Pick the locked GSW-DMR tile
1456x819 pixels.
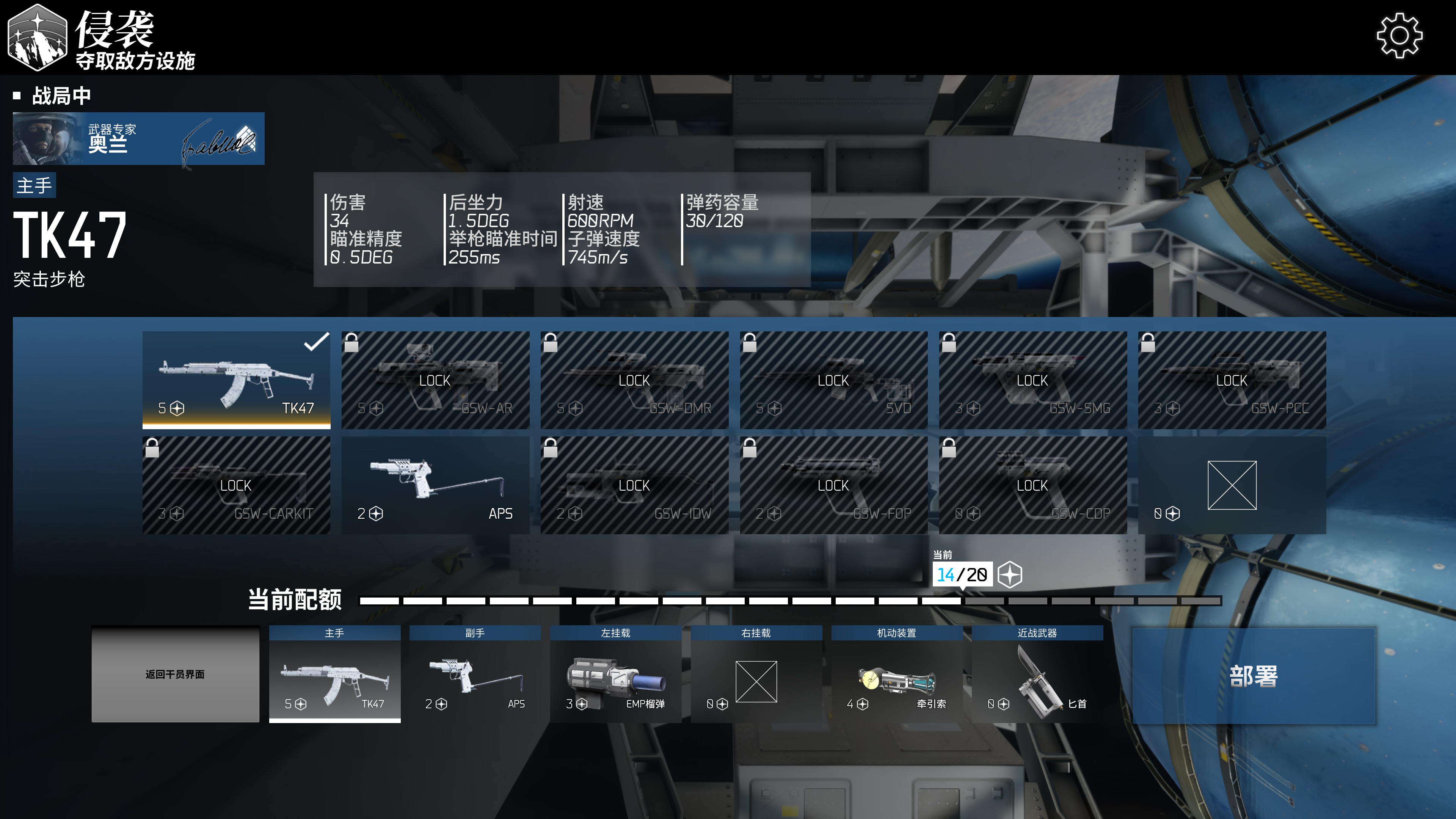pyautogui.click(x=634, y=380)
